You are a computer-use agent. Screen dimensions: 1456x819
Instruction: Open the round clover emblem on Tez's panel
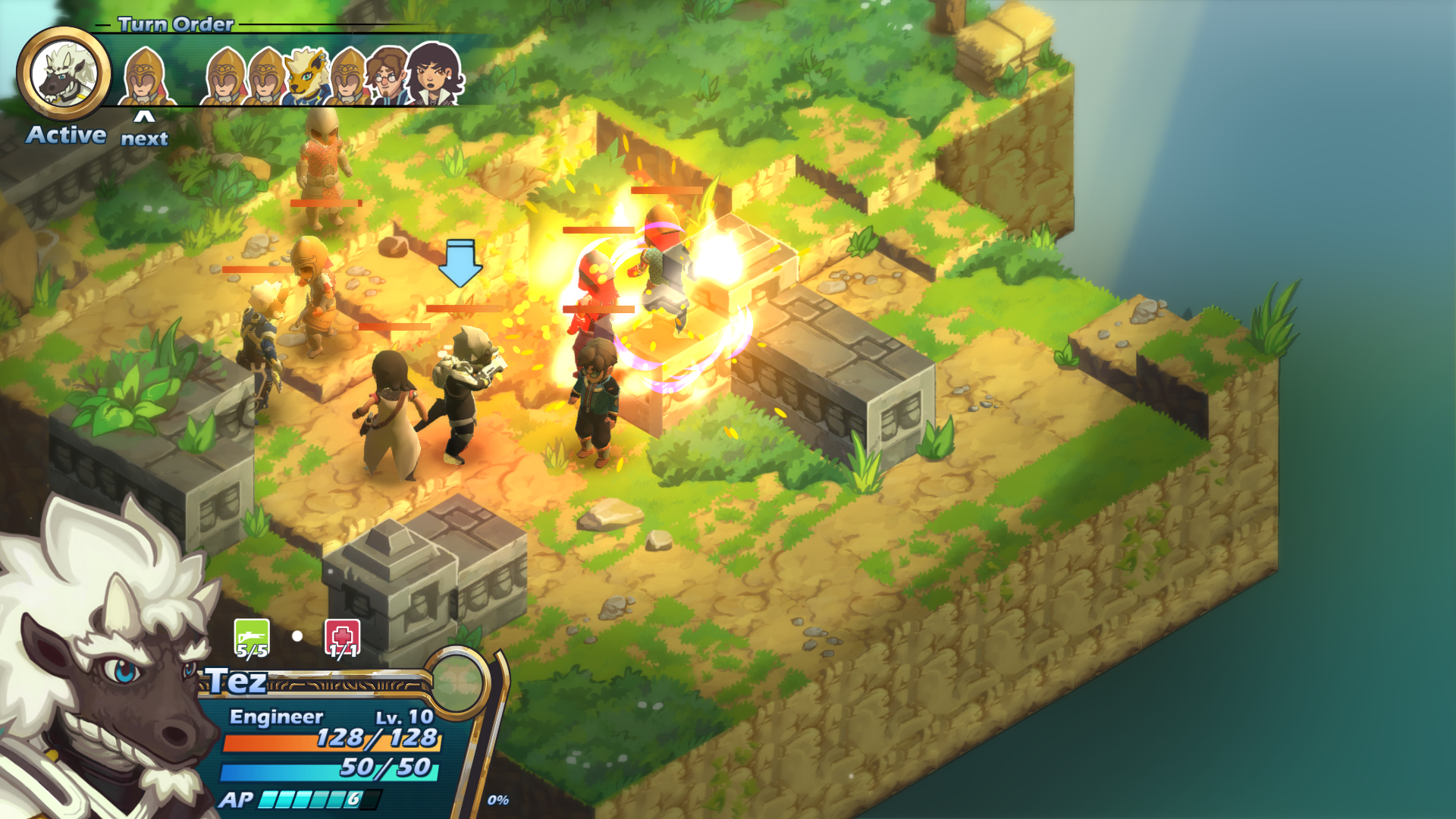coord(457,682)
